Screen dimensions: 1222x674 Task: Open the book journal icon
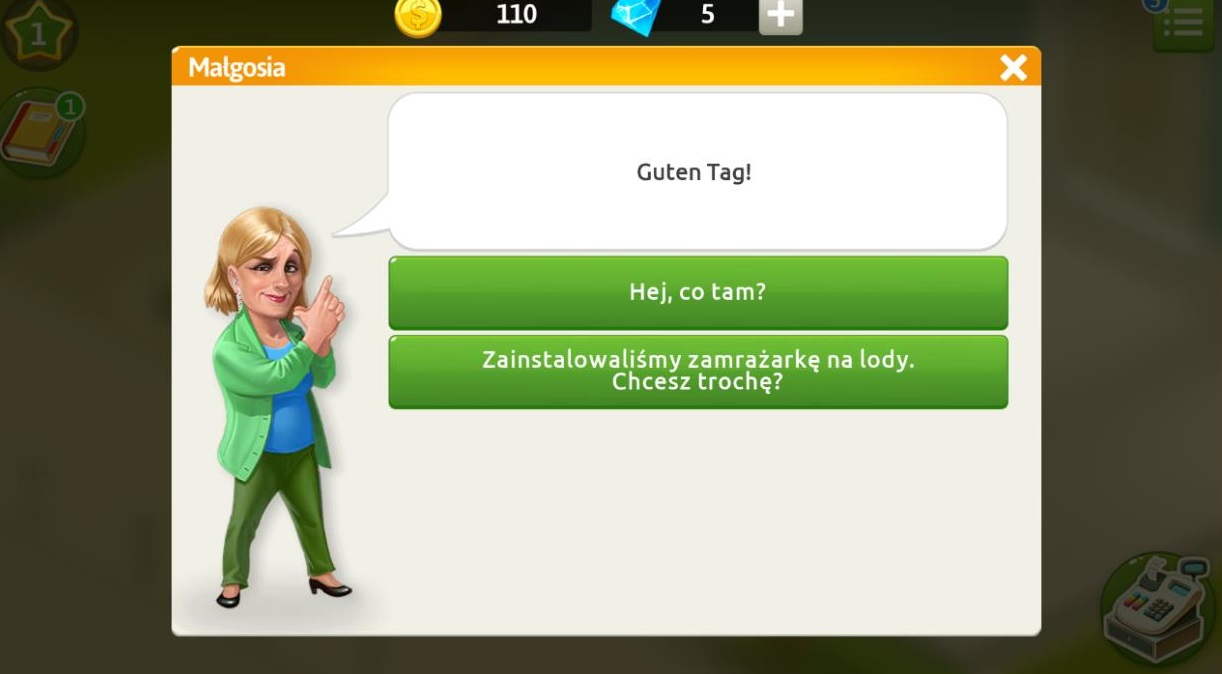[x=40, y=135]
